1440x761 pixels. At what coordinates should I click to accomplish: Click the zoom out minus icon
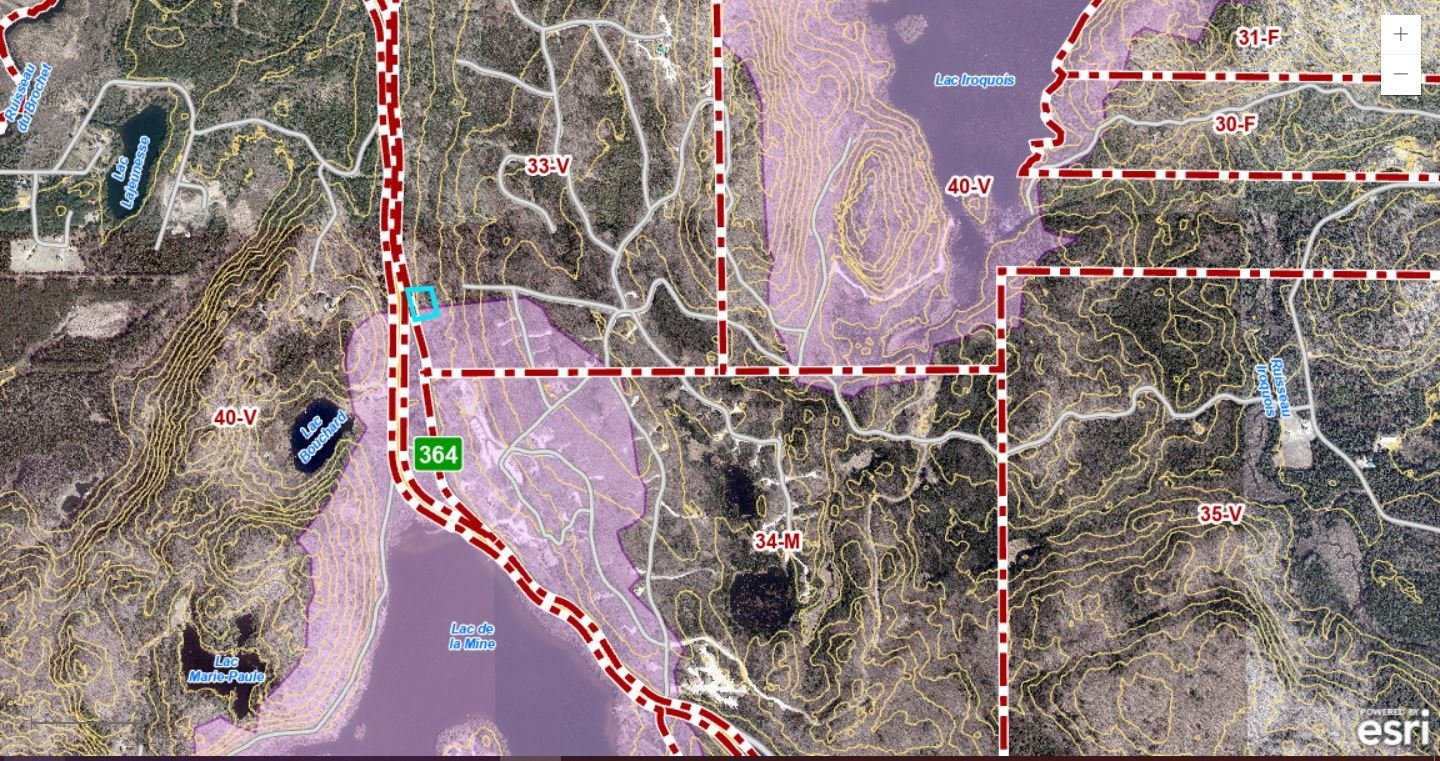point(1402,72)
